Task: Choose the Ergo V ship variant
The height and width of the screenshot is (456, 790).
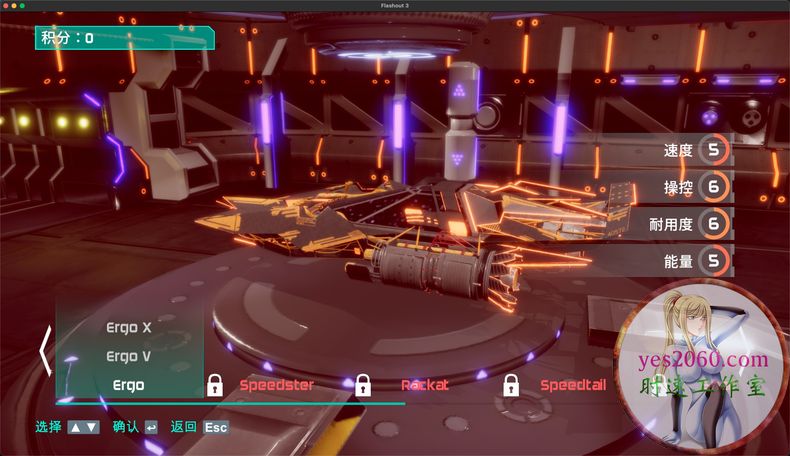Action: coord(128,356)
